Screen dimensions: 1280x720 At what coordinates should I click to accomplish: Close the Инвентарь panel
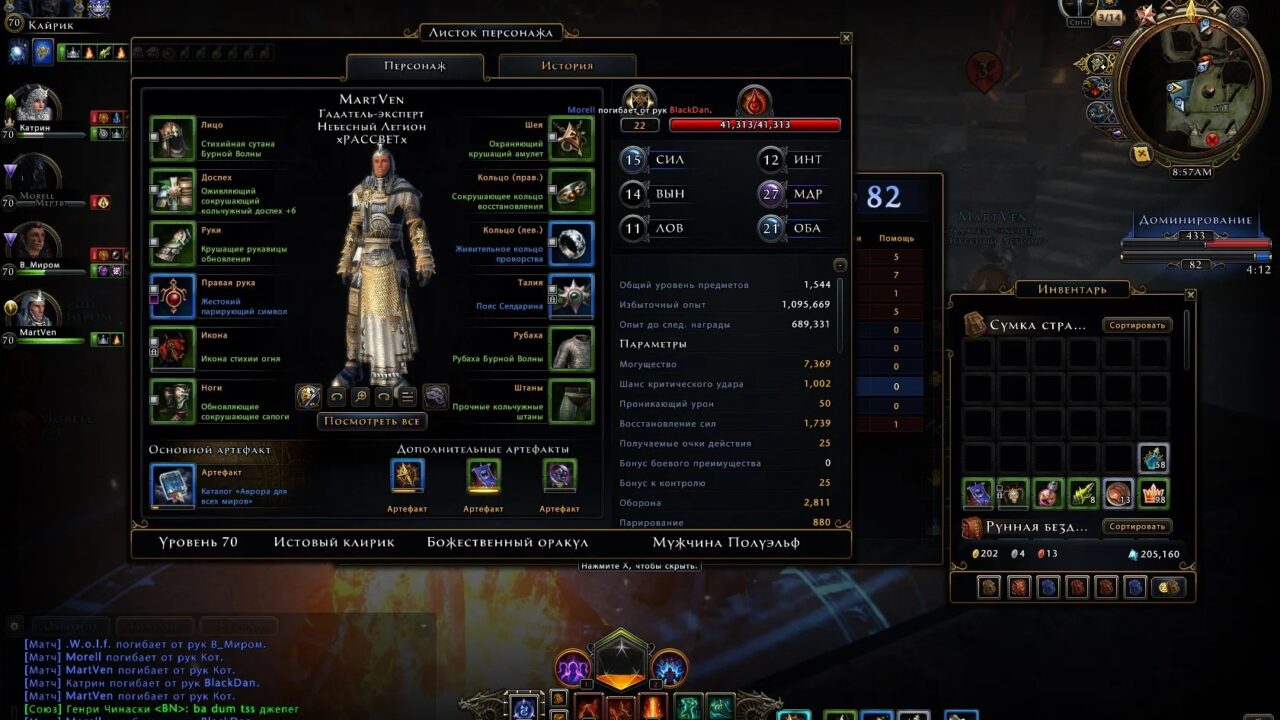[x=1190, y=295]
